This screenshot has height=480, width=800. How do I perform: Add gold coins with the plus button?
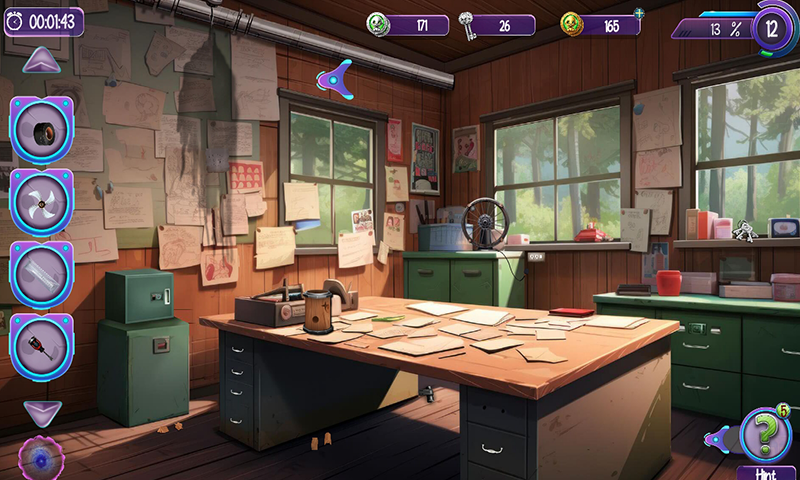click(x=639, y=14)
